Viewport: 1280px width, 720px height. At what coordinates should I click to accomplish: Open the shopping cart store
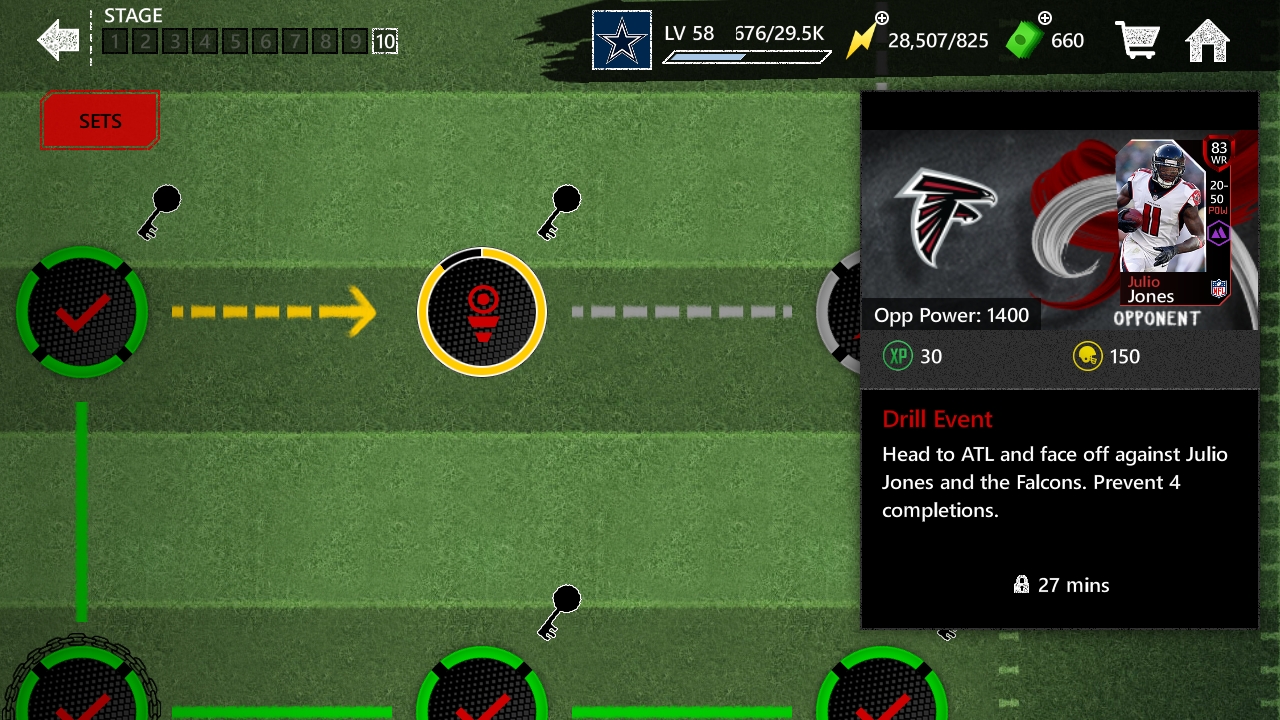pos(1137,41)
